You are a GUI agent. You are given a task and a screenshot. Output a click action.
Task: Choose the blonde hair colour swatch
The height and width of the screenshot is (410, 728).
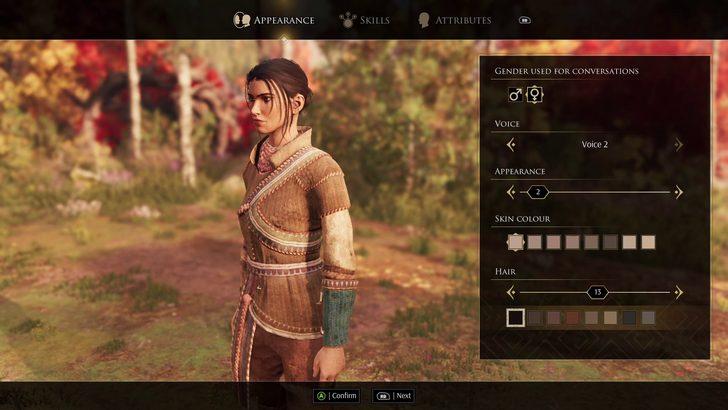(610, 318)
